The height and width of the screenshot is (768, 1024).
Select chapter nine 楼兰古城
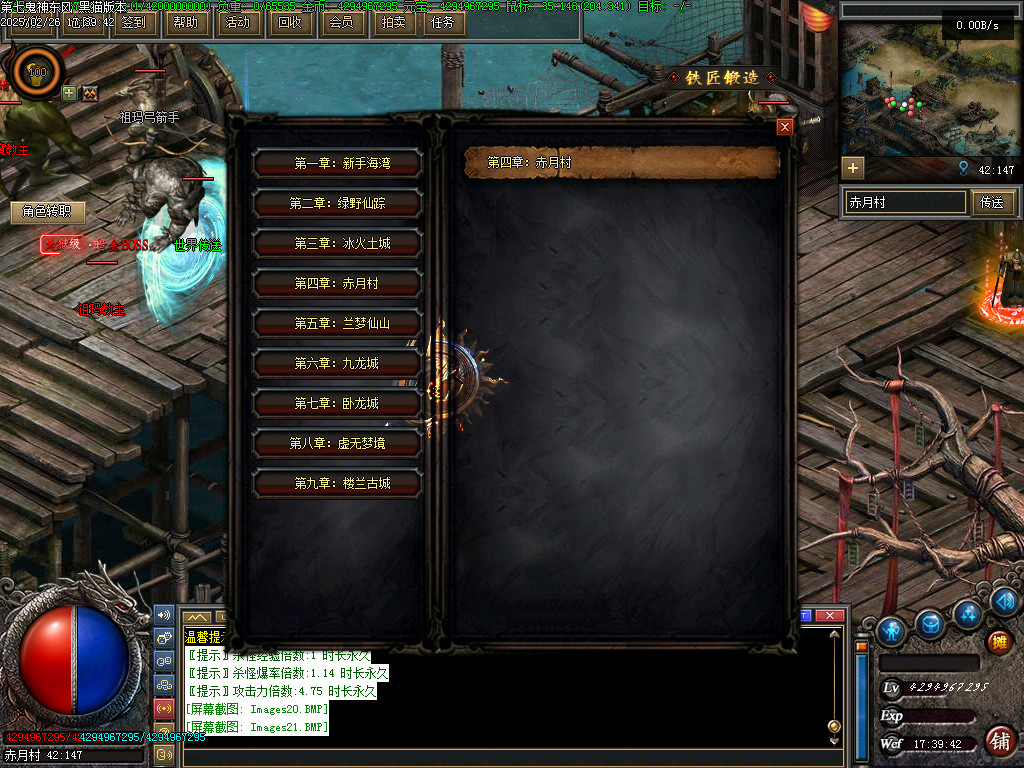pos(337,483)
